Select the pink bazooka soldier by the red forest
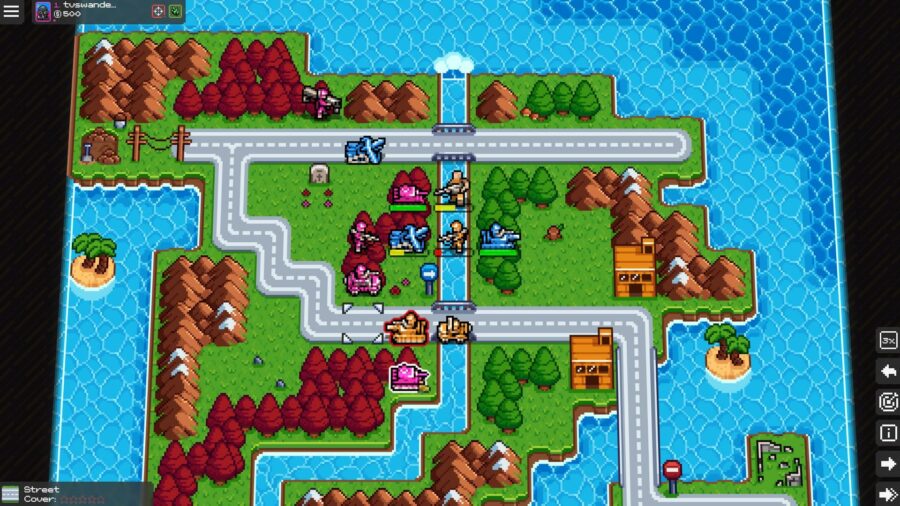The width and height of the screenshot is (900, 506). point(323,100)
